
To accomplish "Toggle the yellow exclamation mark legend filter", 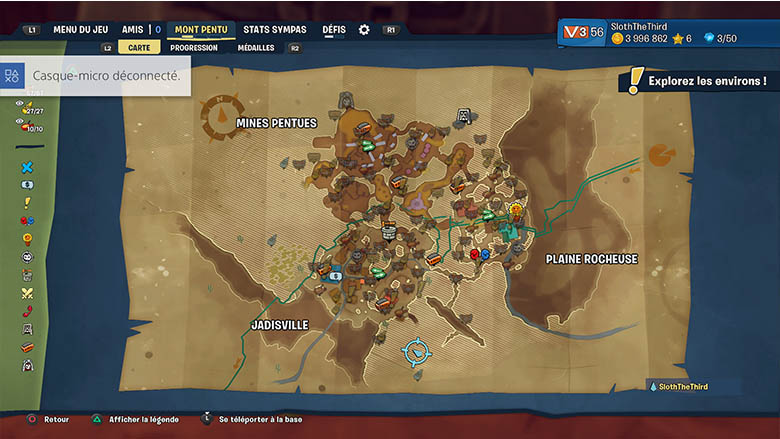I will 27,203.
